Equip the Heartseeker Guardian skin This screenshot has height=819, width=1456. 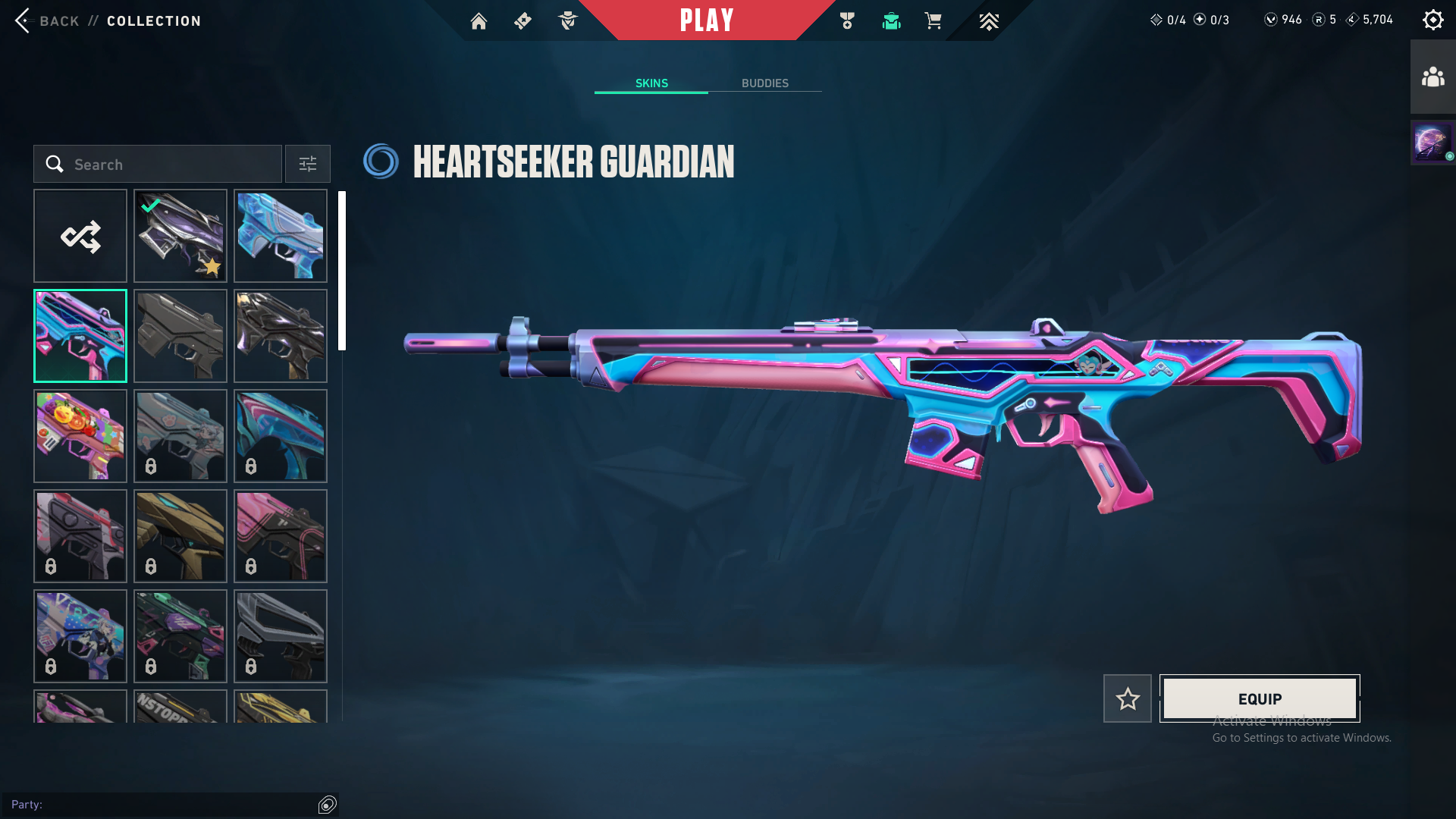[1259, 698]
